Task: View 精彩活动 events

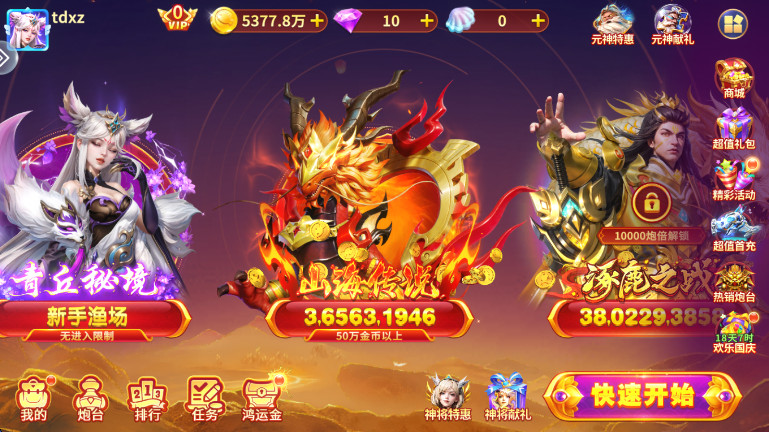Action: click(x=734, y=181)
